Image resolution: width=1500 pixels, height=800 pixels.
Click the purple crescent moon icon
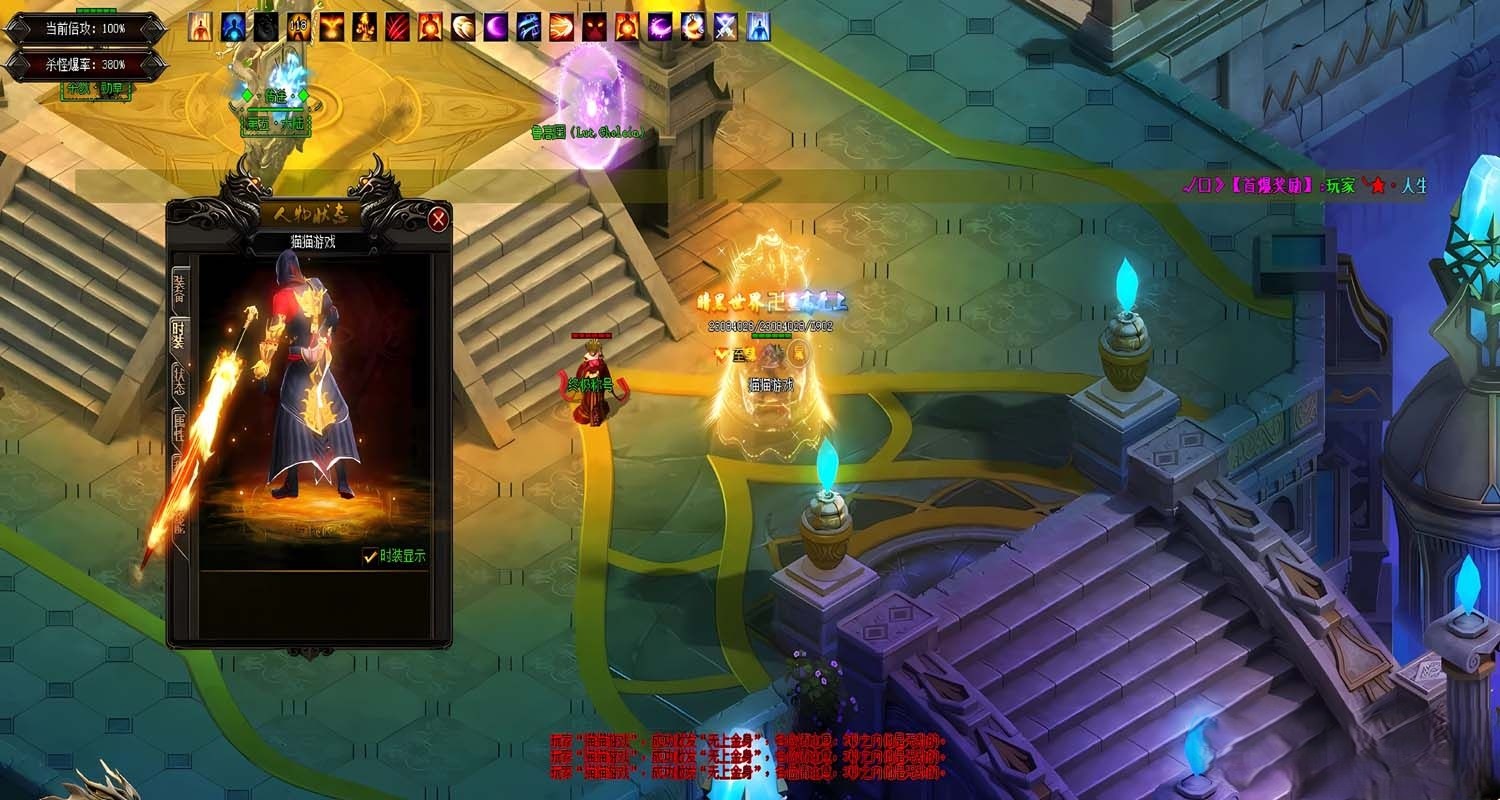point(496,27)
